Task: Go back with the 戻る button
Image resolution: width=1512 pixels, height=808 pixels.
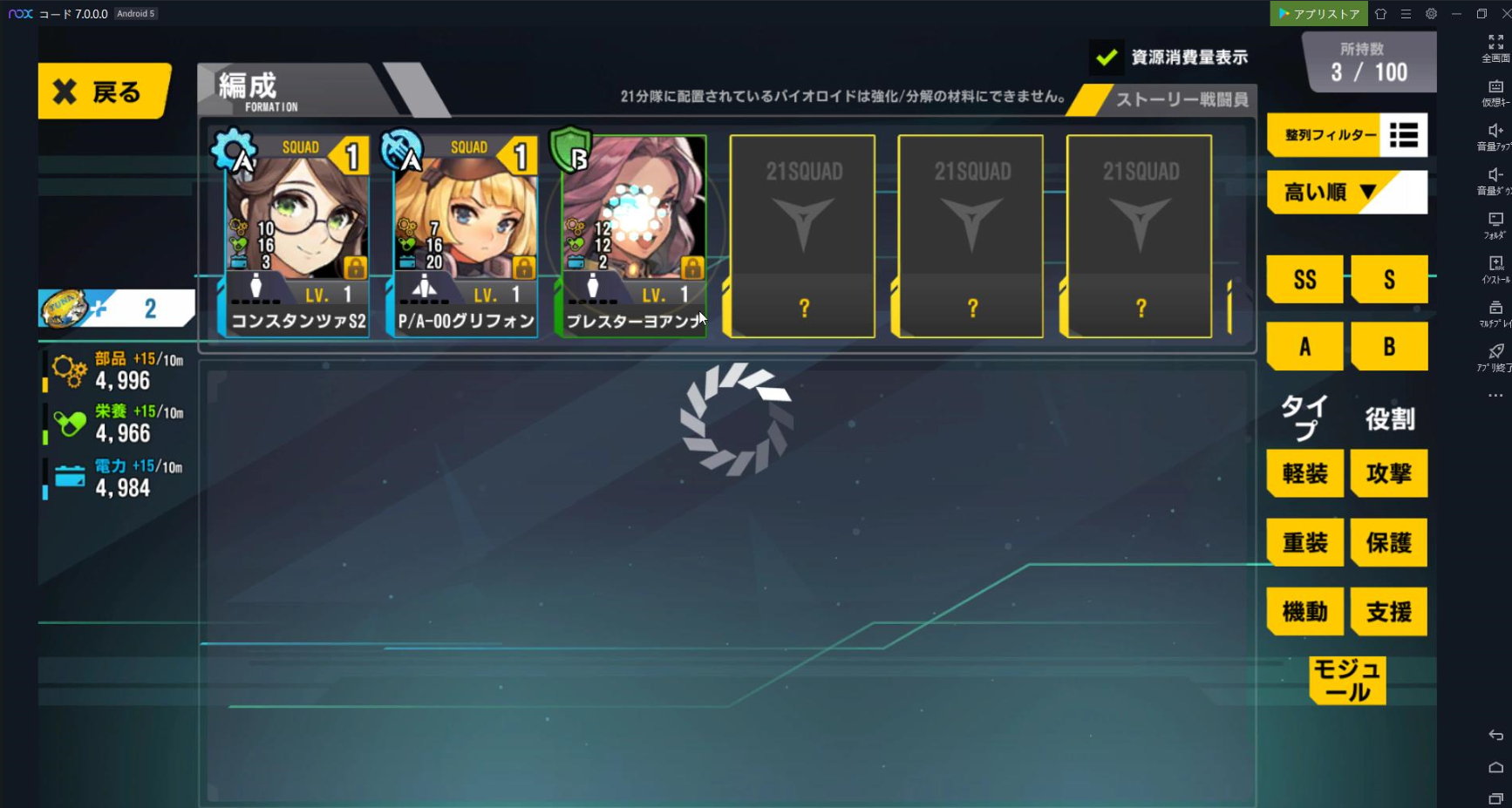Action: (103, 92)
